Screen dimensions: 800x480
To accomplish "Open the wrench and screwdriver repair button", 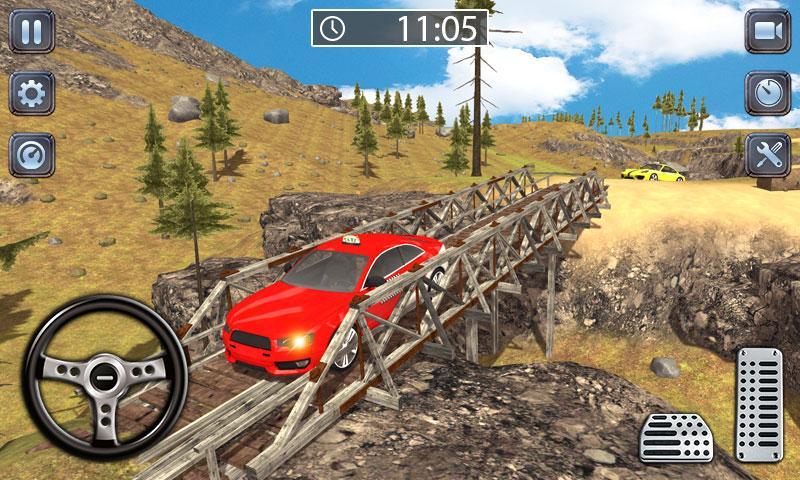I will (767, 155).
